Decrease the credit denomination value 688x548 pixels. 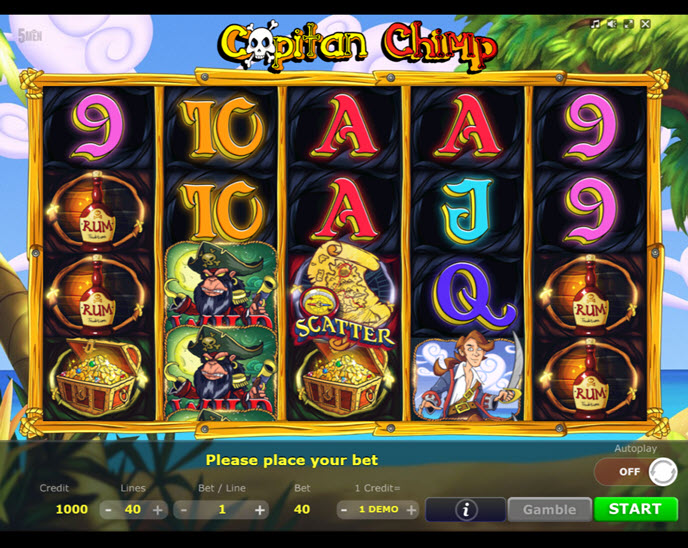pos(344,509)
